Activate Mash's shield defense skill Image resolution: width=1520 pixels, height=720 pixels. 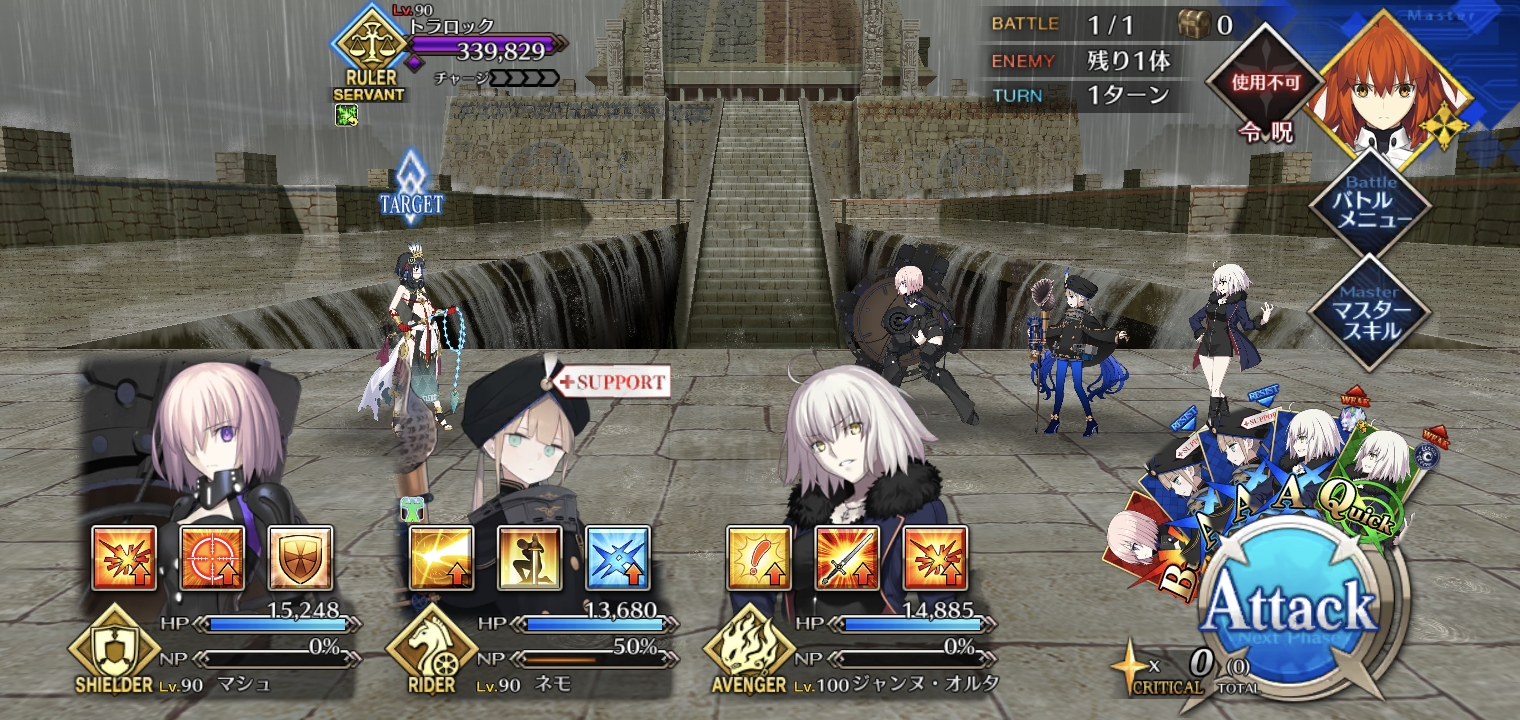click(300, 558)
